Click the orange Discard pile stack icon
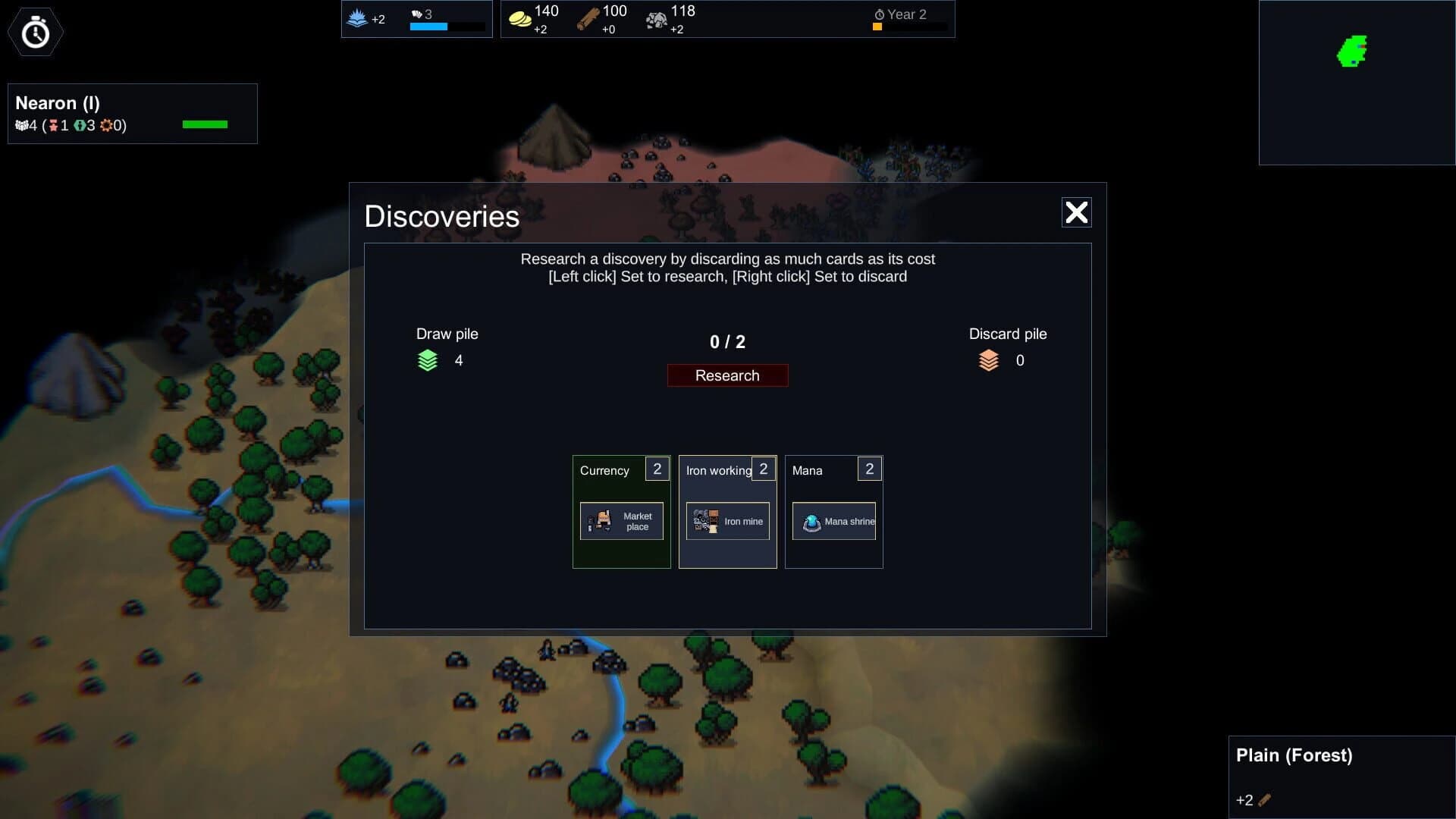The width and height of the screenshot is (1456, 819). click(x=988, y=360)
